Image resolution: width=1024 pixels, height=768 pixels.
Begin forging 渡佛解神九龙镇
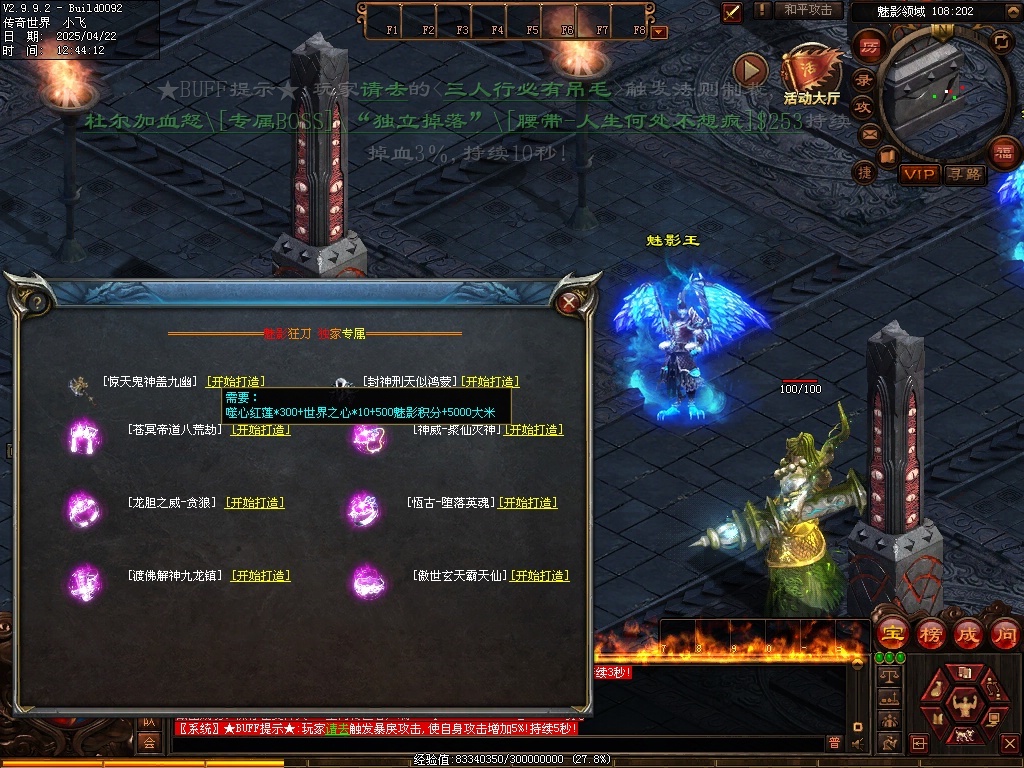point(260,576)
